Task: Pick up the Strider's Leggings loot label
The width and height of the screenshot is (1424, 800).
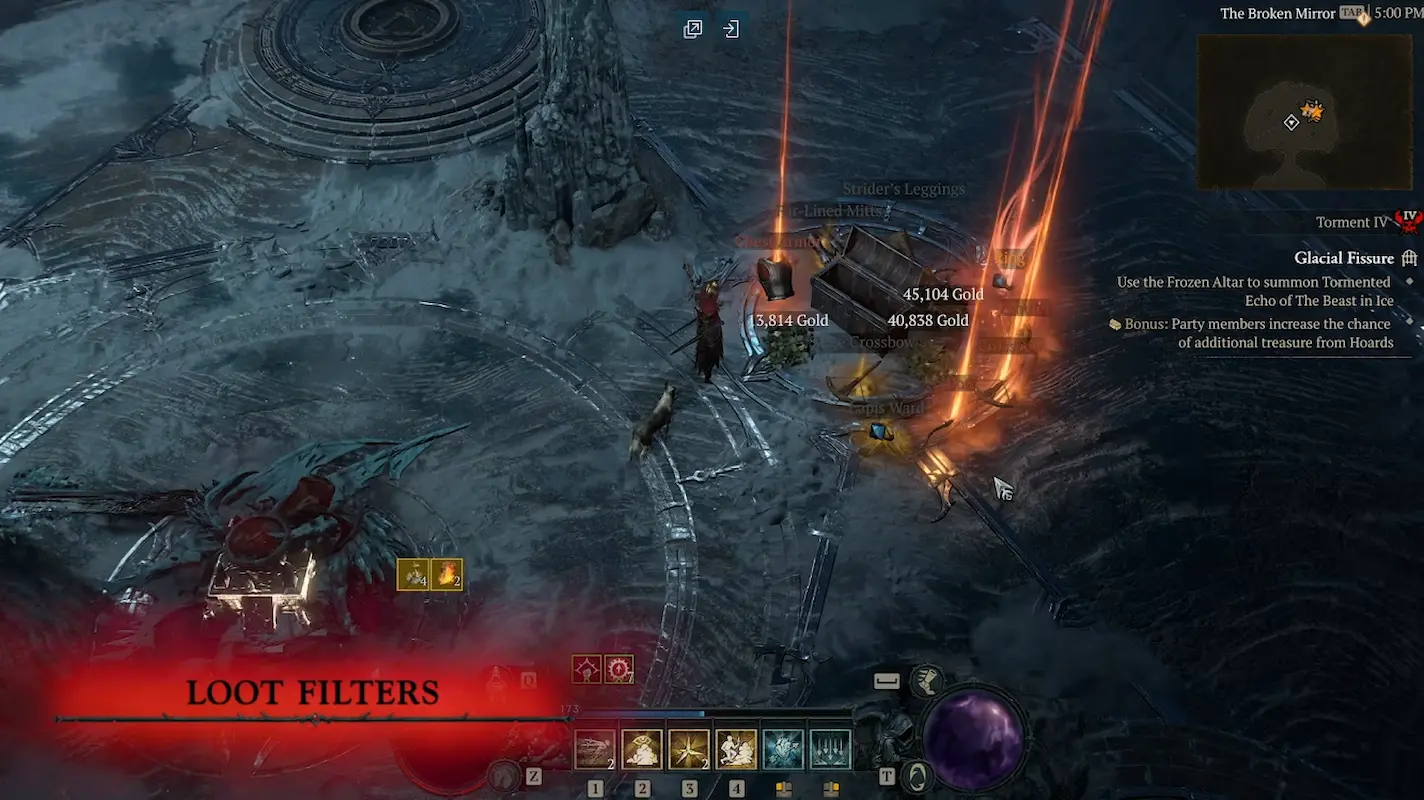Action: (x=903, y=188)
